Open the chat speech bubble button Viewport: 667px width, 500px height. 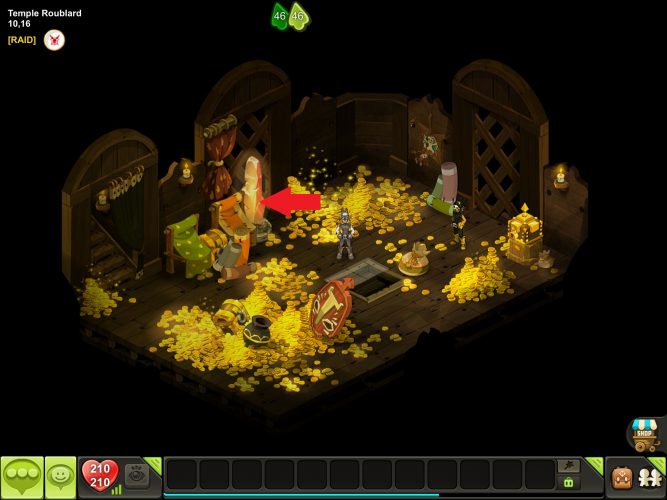(22, 477)
